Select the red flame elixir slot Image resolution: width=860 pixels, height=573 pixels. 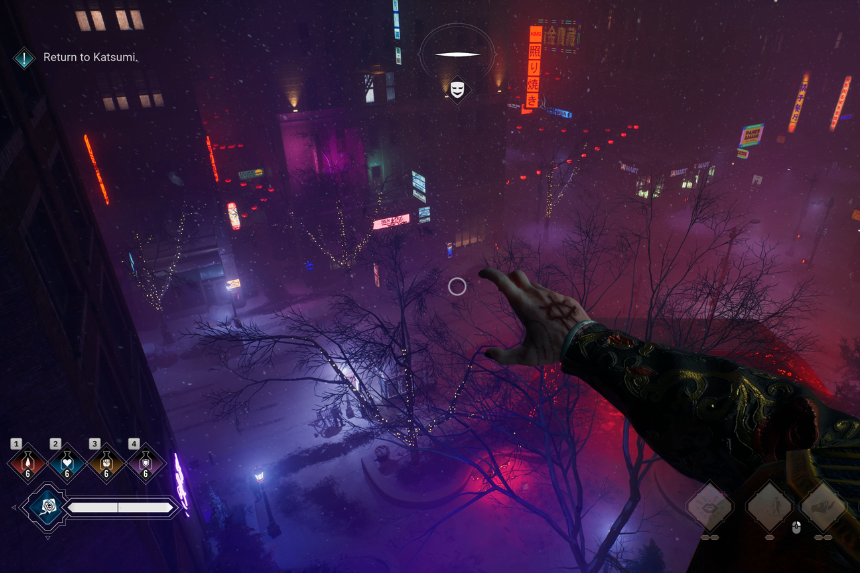click(x=25, y=463)
